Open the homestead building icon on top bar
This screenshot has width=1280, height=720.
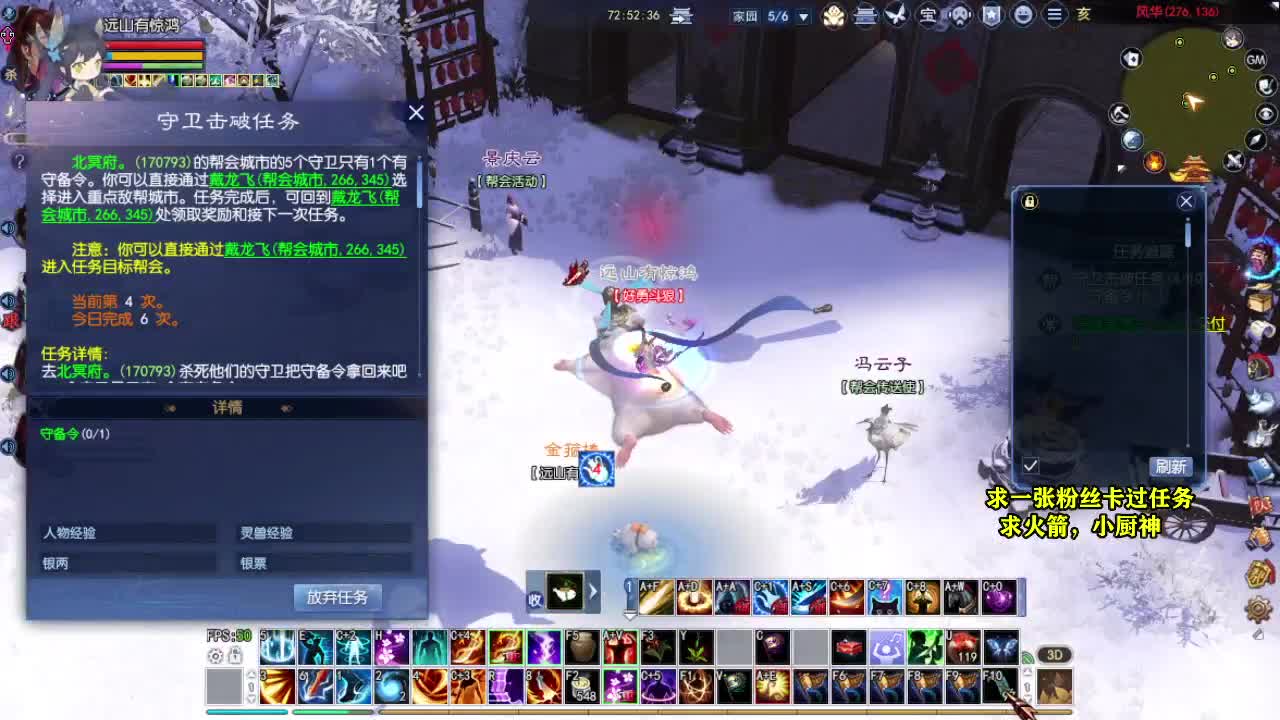[865, 15]
